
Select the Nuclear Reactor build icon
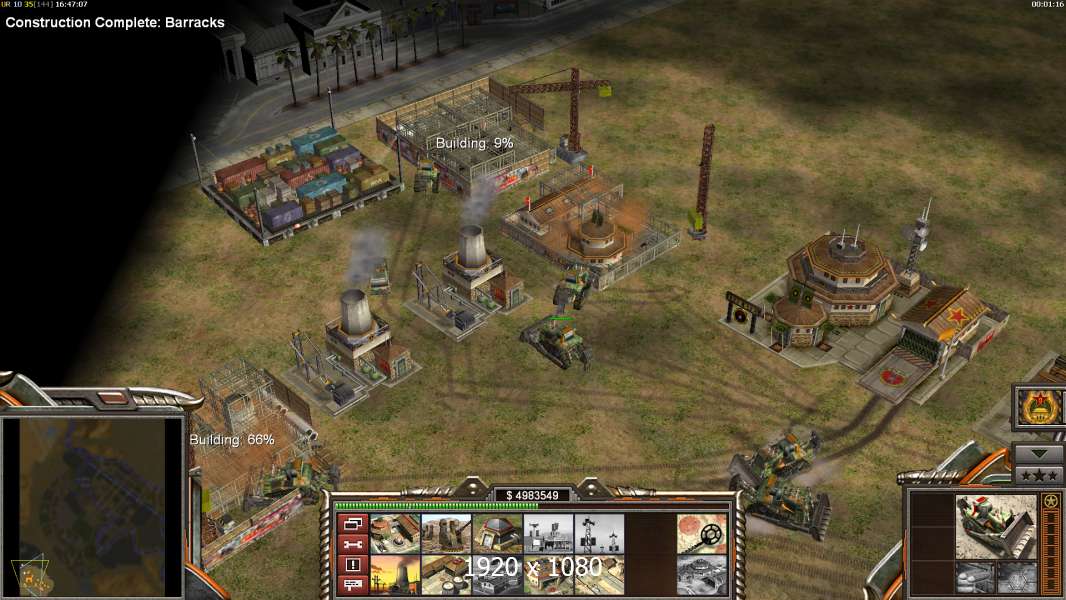395,574
